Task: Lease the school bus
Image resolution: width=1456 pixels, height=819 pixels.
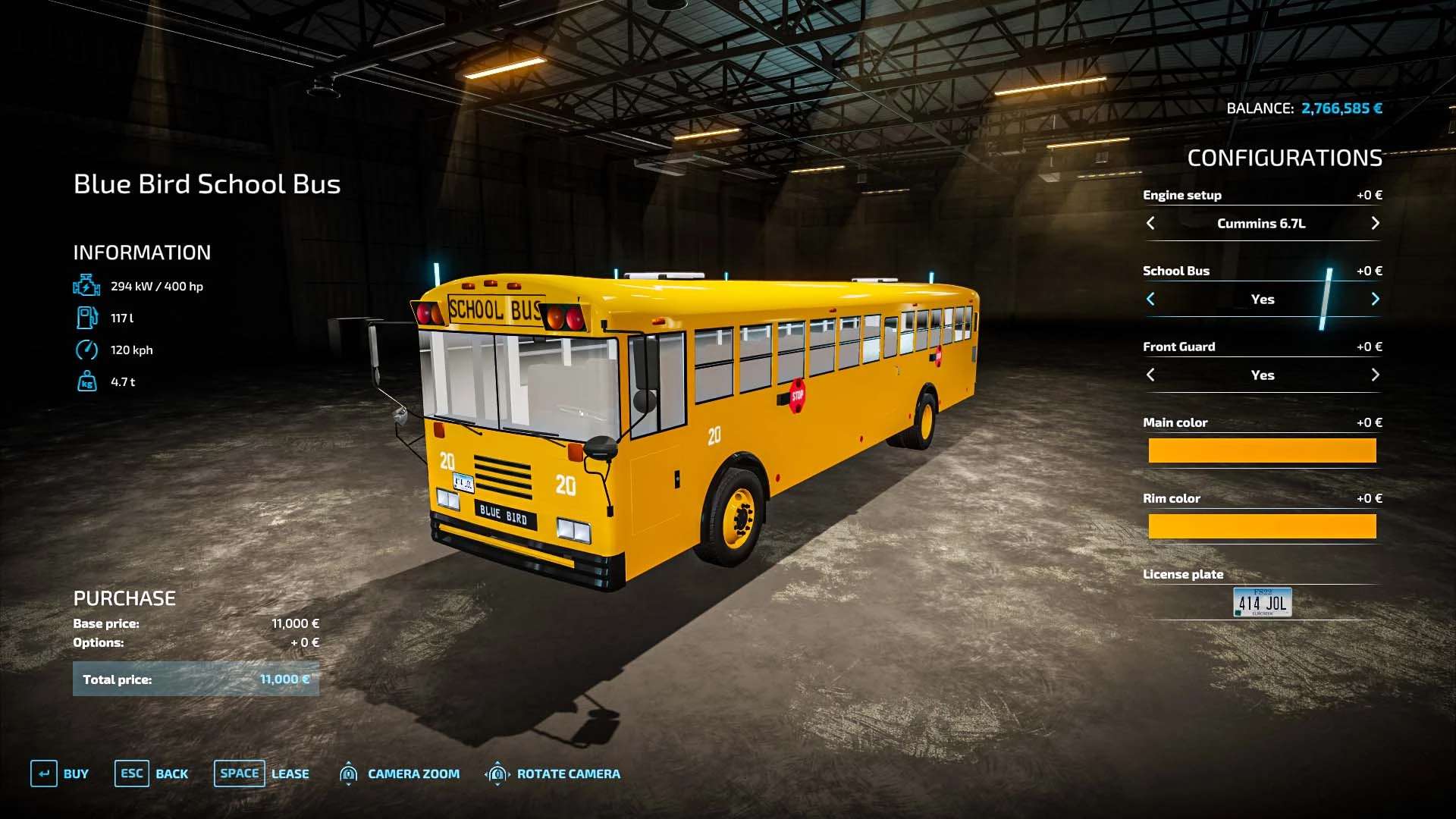Action: 262,773
